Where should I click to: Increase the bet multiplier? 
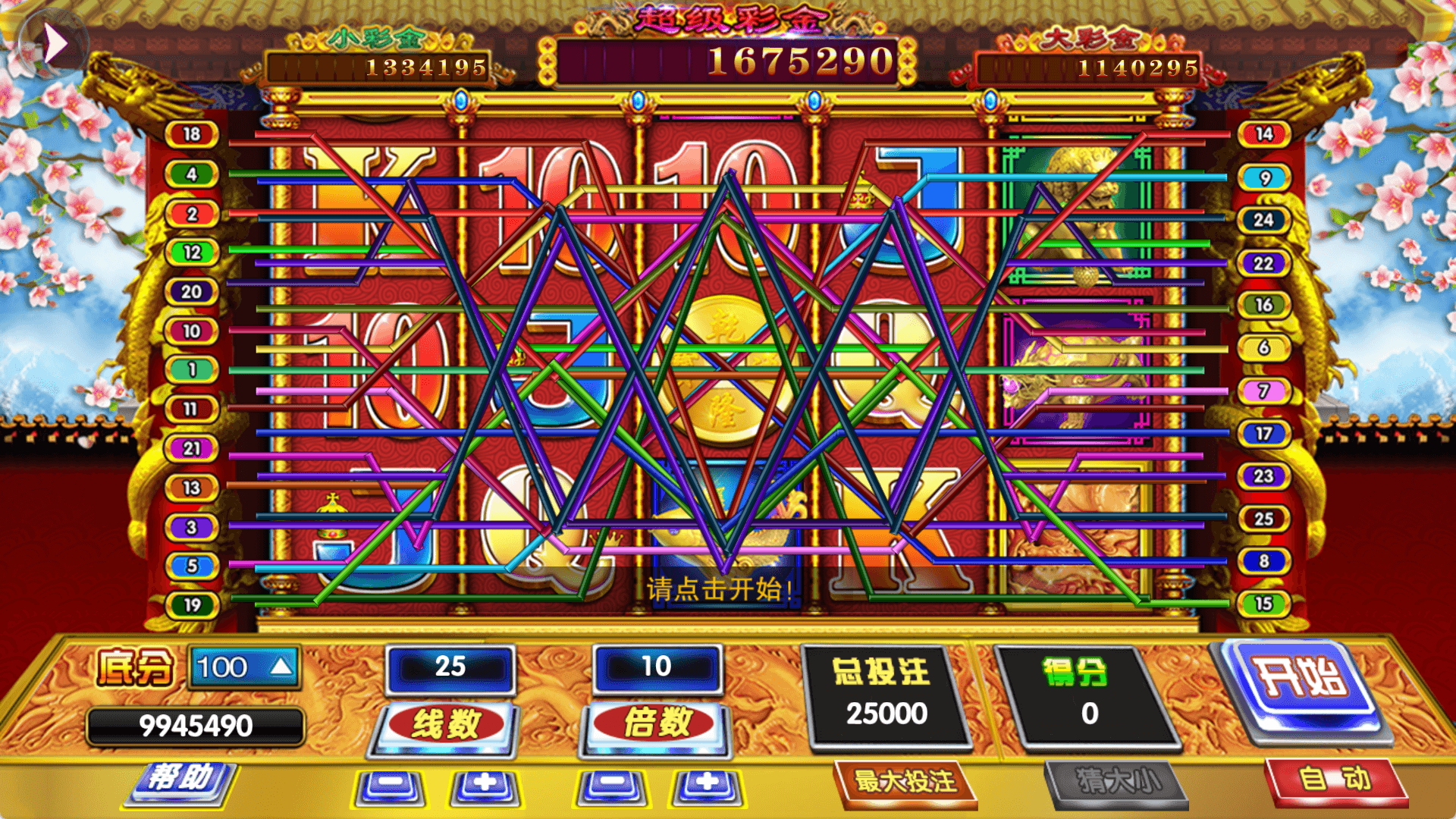pyautogui.click(x=707, y=786)
